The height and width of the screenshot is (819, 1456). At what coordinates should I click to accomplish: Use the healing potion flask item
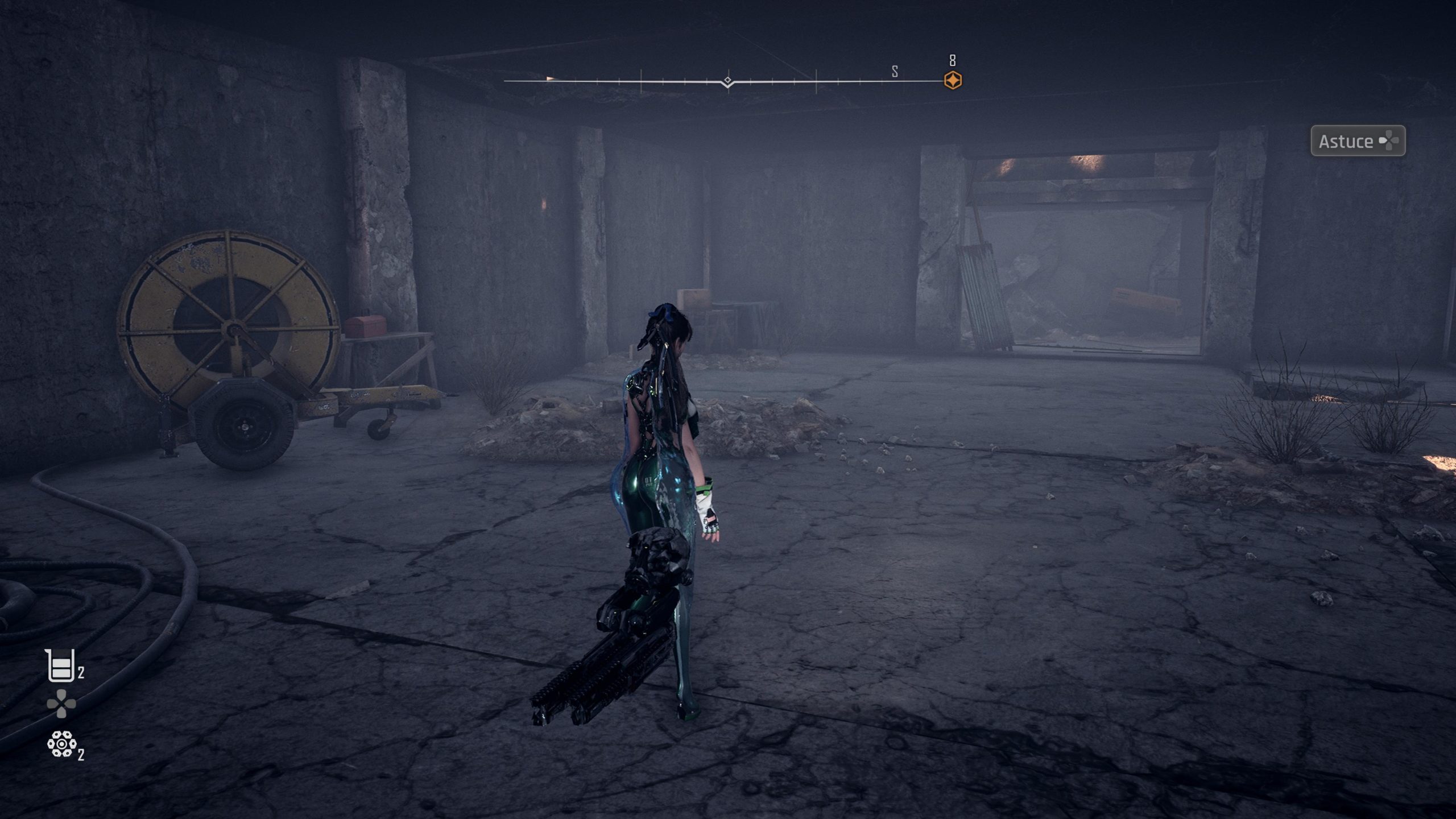click(x=60, y=665)
